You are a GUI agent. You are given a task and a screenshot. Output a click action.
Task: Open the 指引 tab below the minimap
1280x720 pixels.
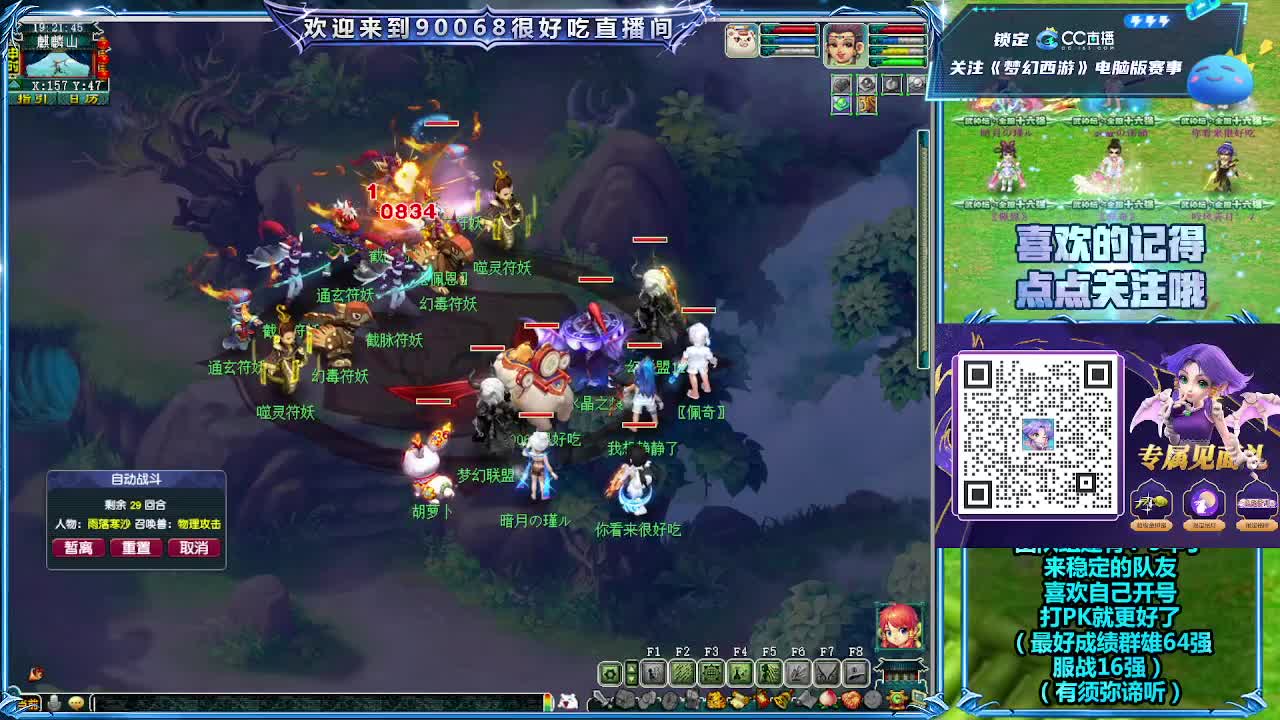pos(33,98)
